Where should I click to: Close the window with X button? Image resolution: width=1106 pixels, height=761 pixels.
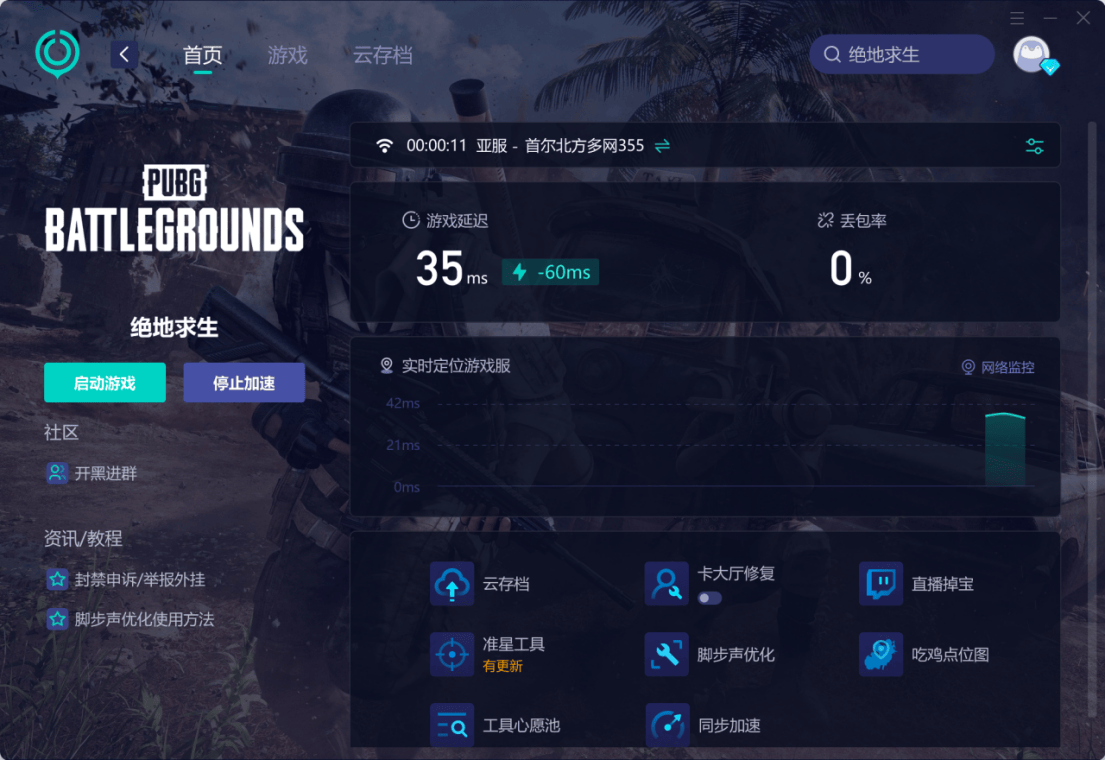[x=1084, y=18]
